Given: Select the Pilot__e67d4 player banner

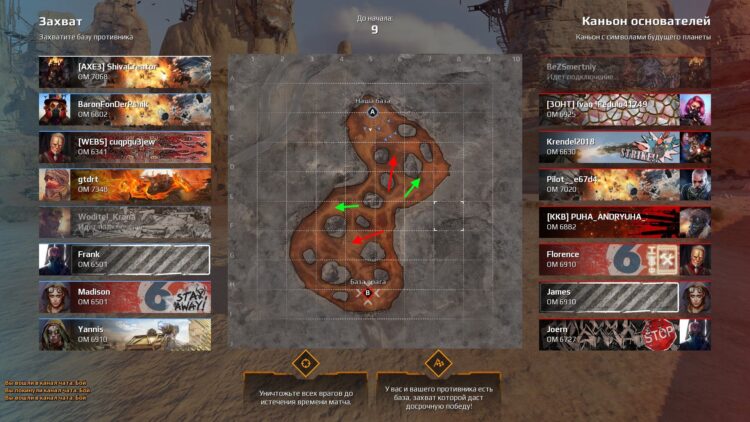Looking at the screenshot, I should (624, 183).
